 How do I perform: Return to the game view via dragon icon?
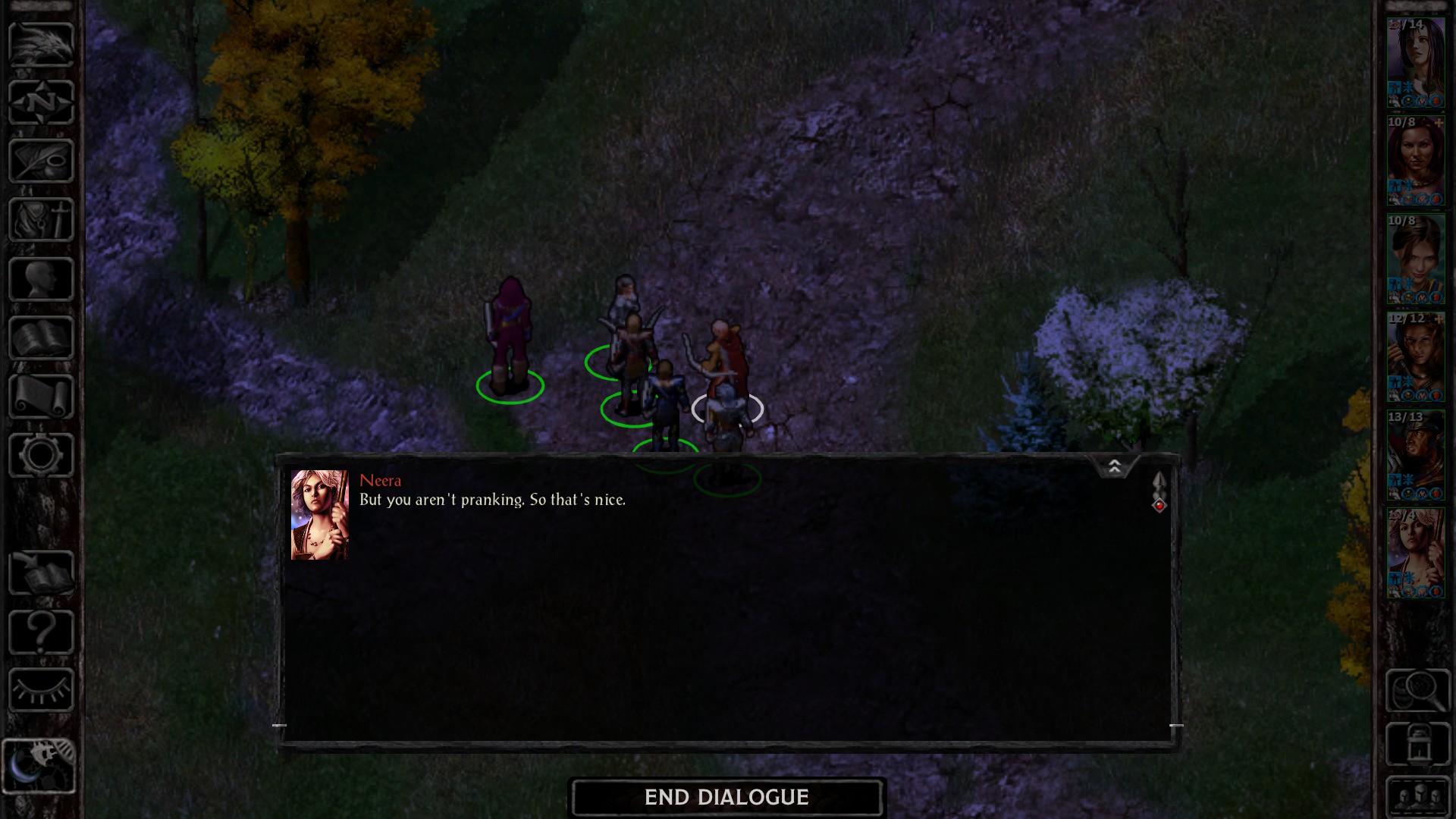42,45
